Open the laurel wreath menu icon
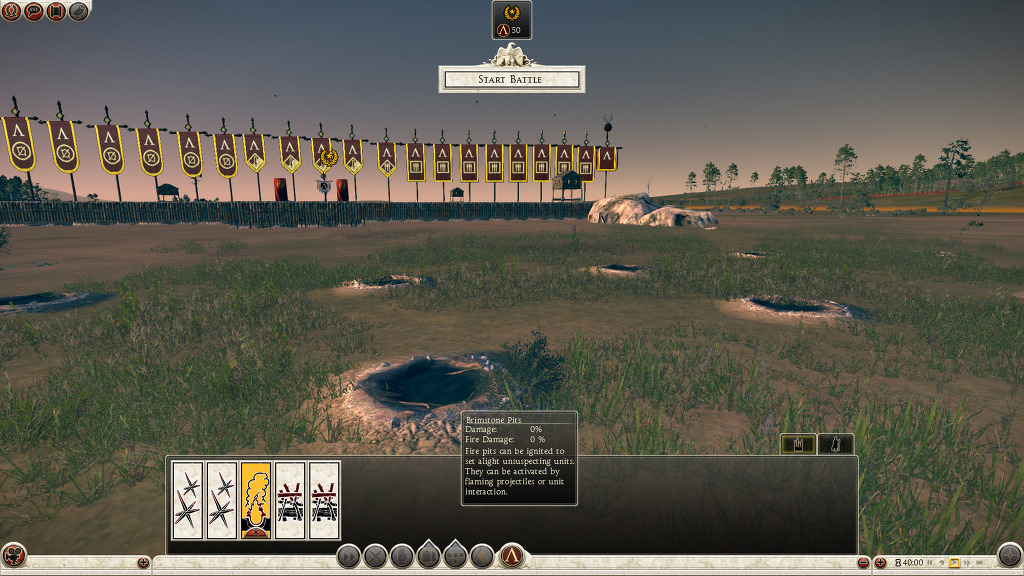This screenshot has height=576, width=1024. click(x=11, y=11)
